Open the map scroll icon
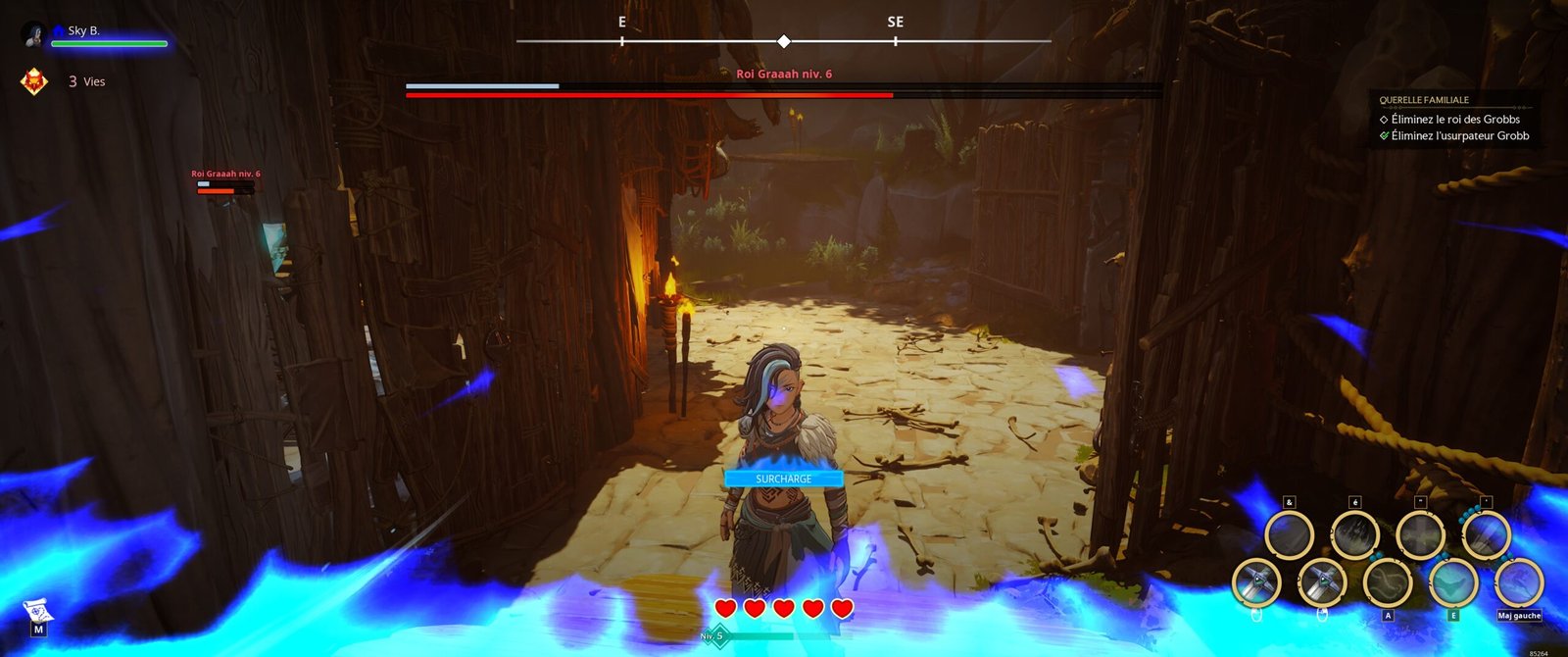The width and height of the screenshot is (1568, 657). pyautogui.click(x=36, y=614)
